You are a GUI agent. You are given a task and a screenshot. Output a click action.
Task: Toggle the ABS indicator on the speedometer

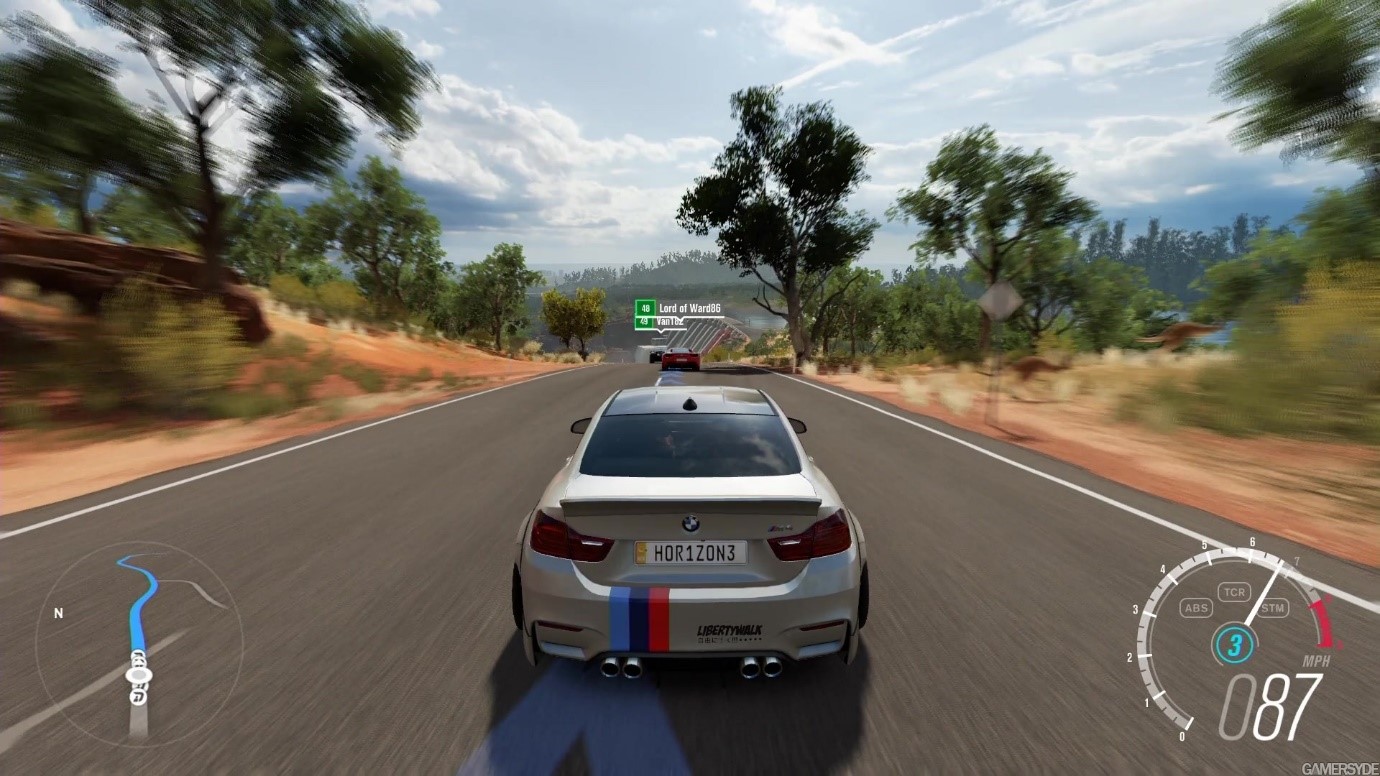pyautogui.click(x=1195, y=607)
